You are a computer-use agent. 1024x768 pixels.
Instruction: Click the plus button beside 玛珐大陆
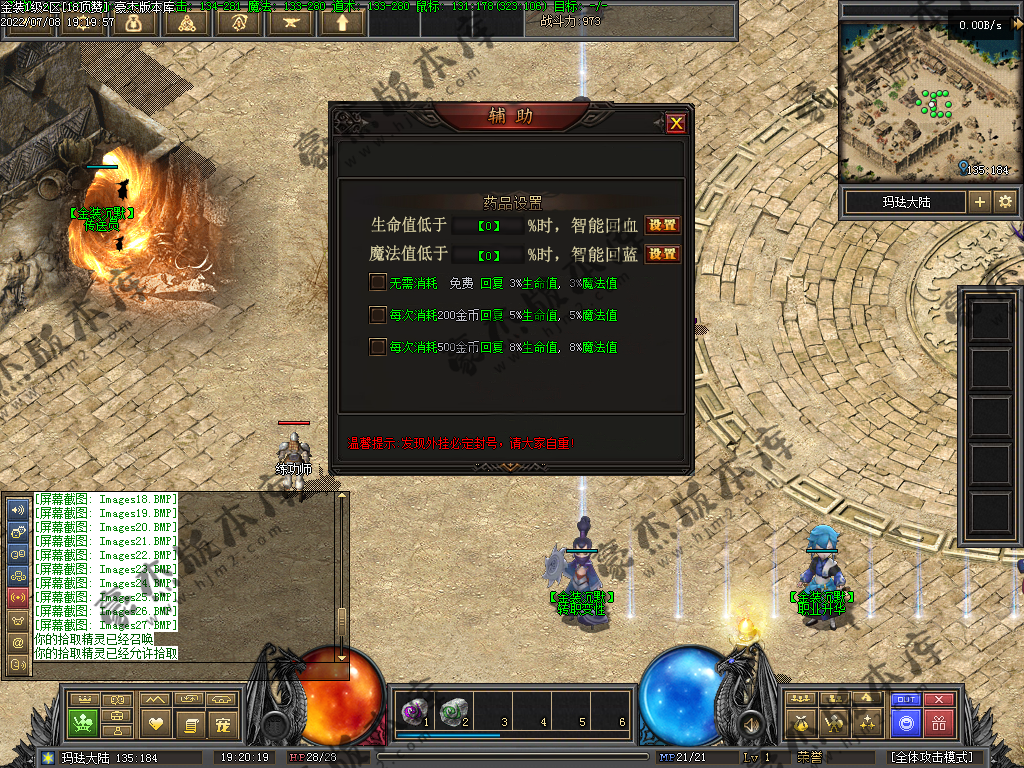click(x=980, y=202)
